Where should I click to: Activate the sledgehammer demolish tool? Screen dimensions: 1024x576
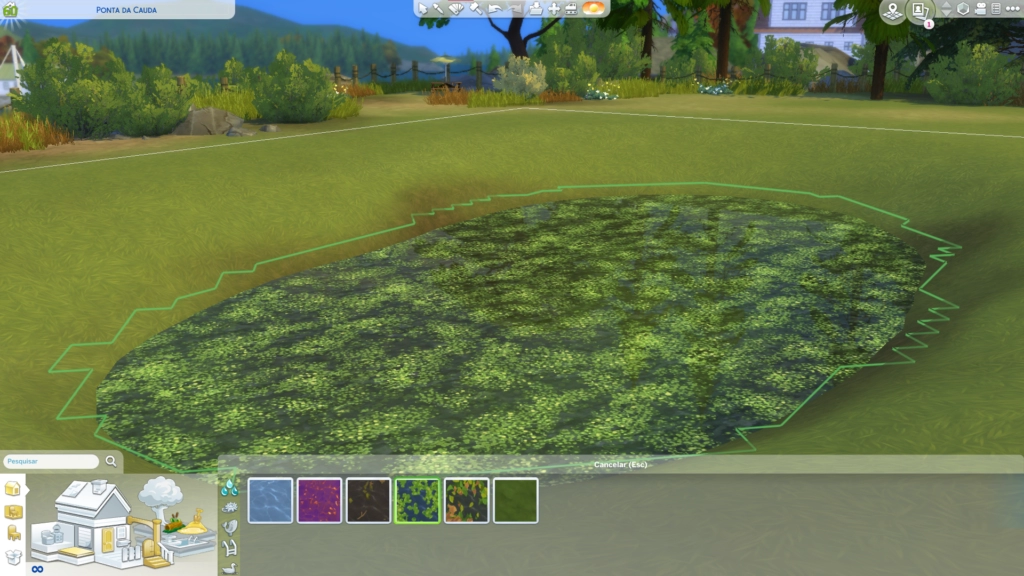pyautogui.click(x=476, y=8)
